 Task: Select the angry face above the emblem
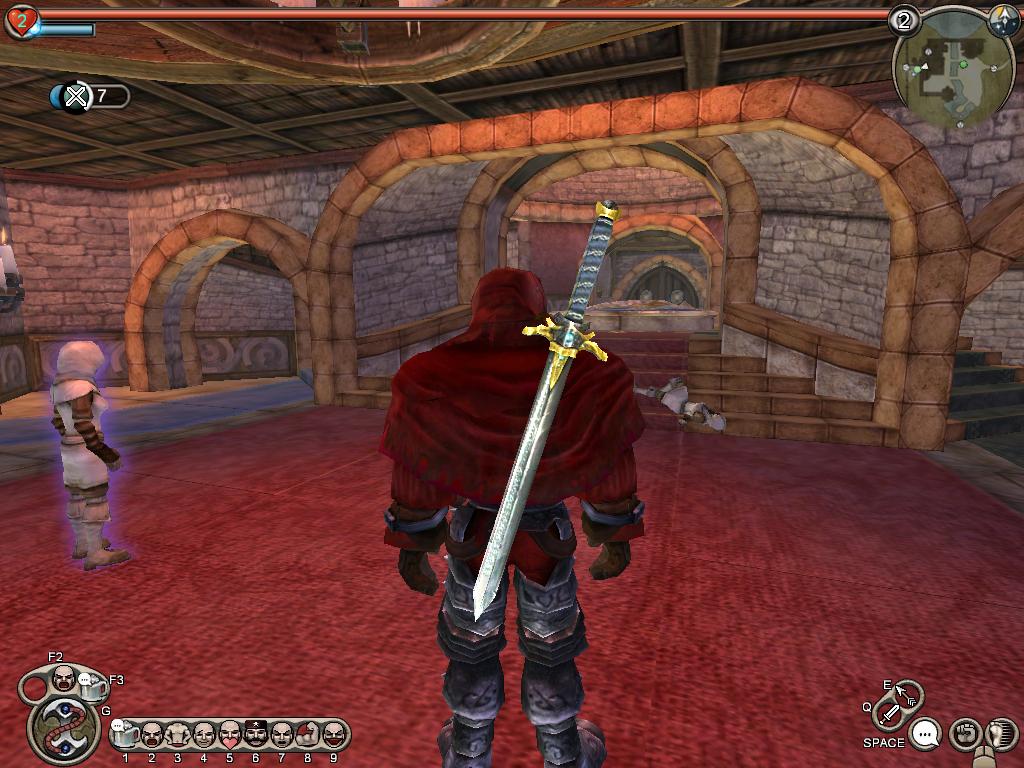click(64, 680)
